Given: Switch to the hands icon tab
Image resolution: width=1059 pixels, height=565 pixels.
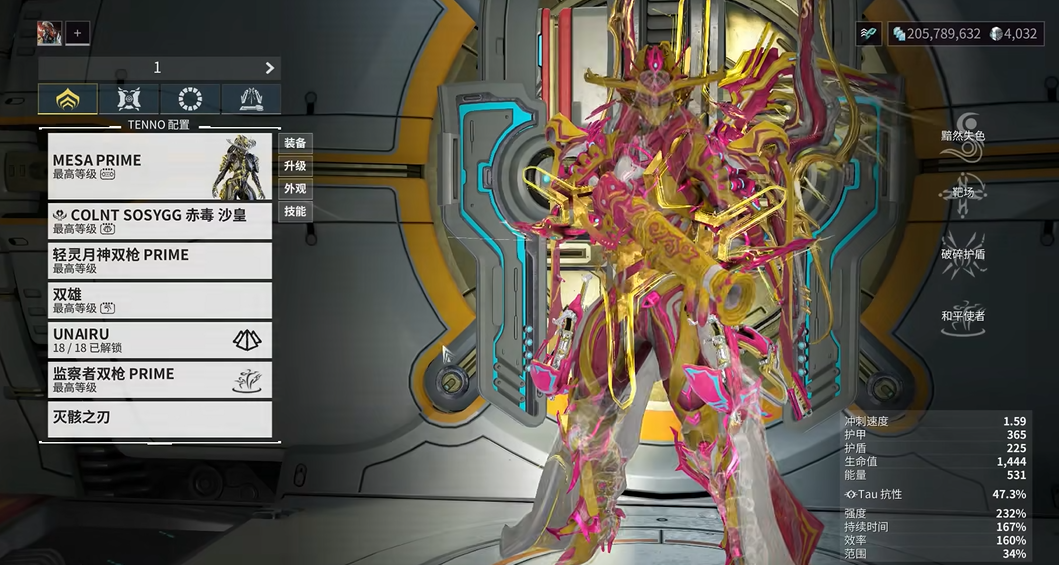Looking at the screenshot, I should coord(251,99).
